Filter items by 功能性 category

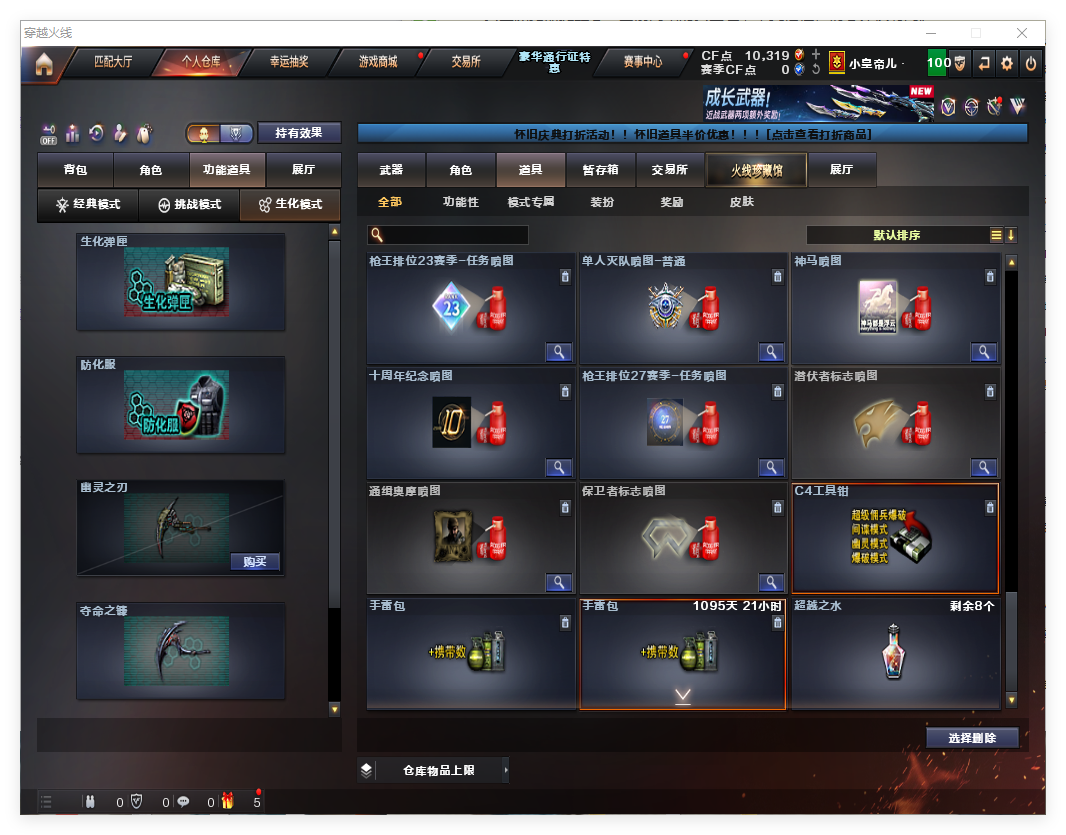click(x=460, y=202)
